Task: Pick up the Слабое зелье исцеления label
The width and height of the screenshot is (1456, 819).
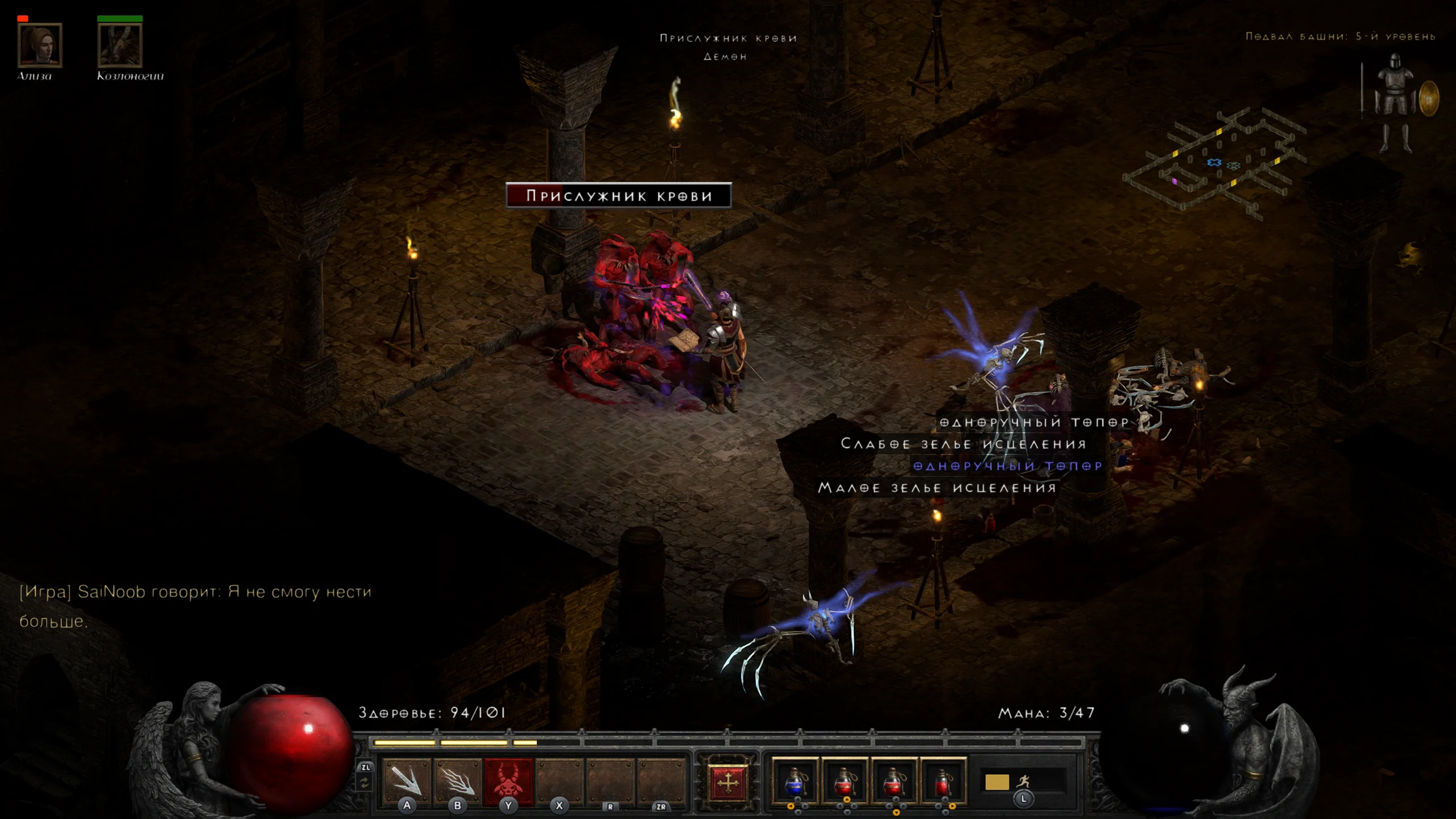Action: (963, 444)
